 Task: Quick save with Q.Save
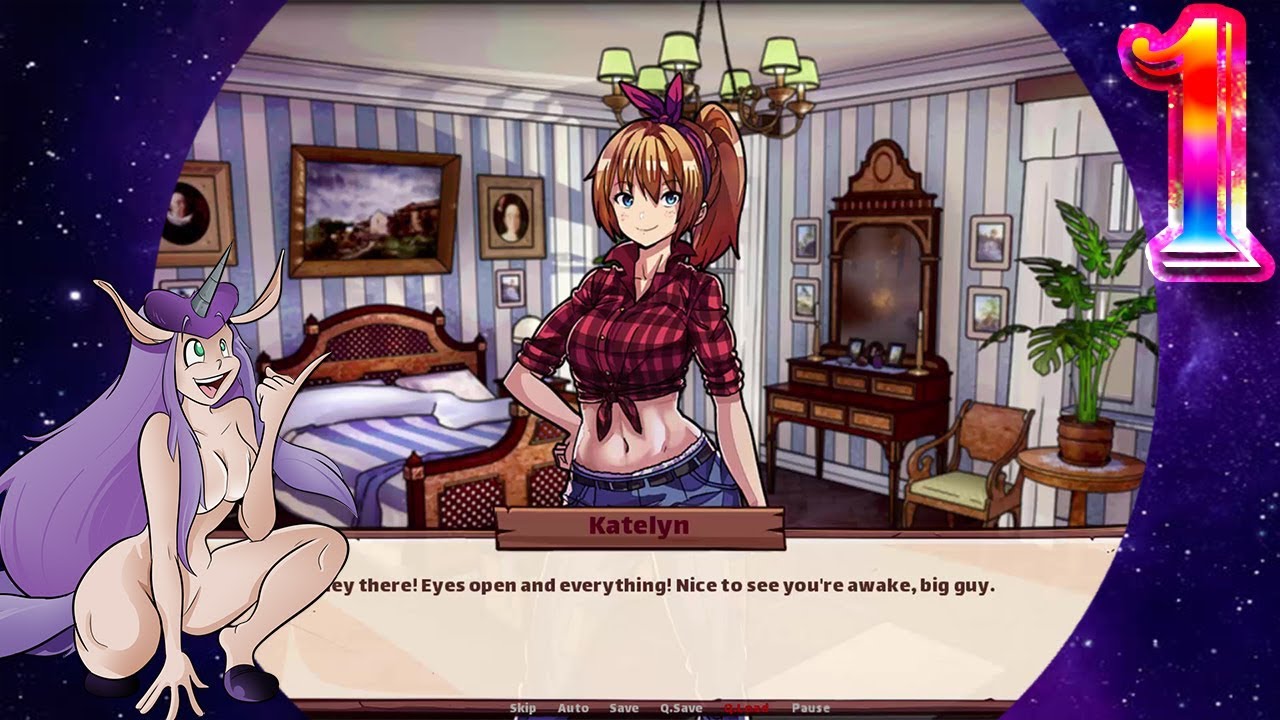point(680,708)
